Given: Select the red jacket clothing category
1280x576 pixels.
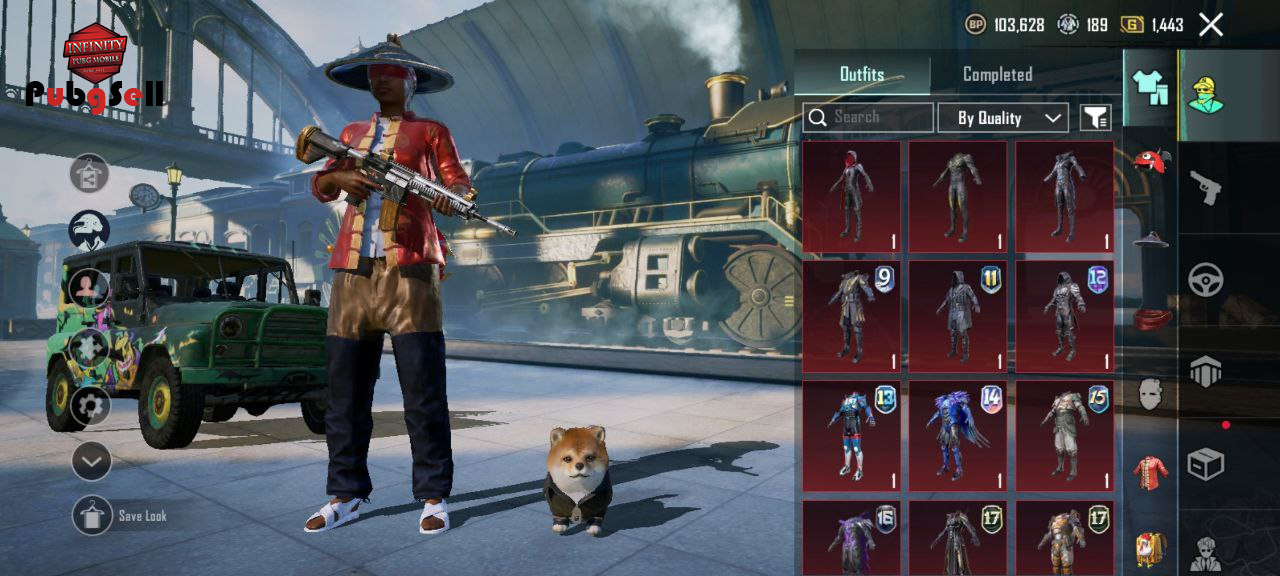Looking at the screenshot, I should pyautogui.click(x=1150, y=471).
